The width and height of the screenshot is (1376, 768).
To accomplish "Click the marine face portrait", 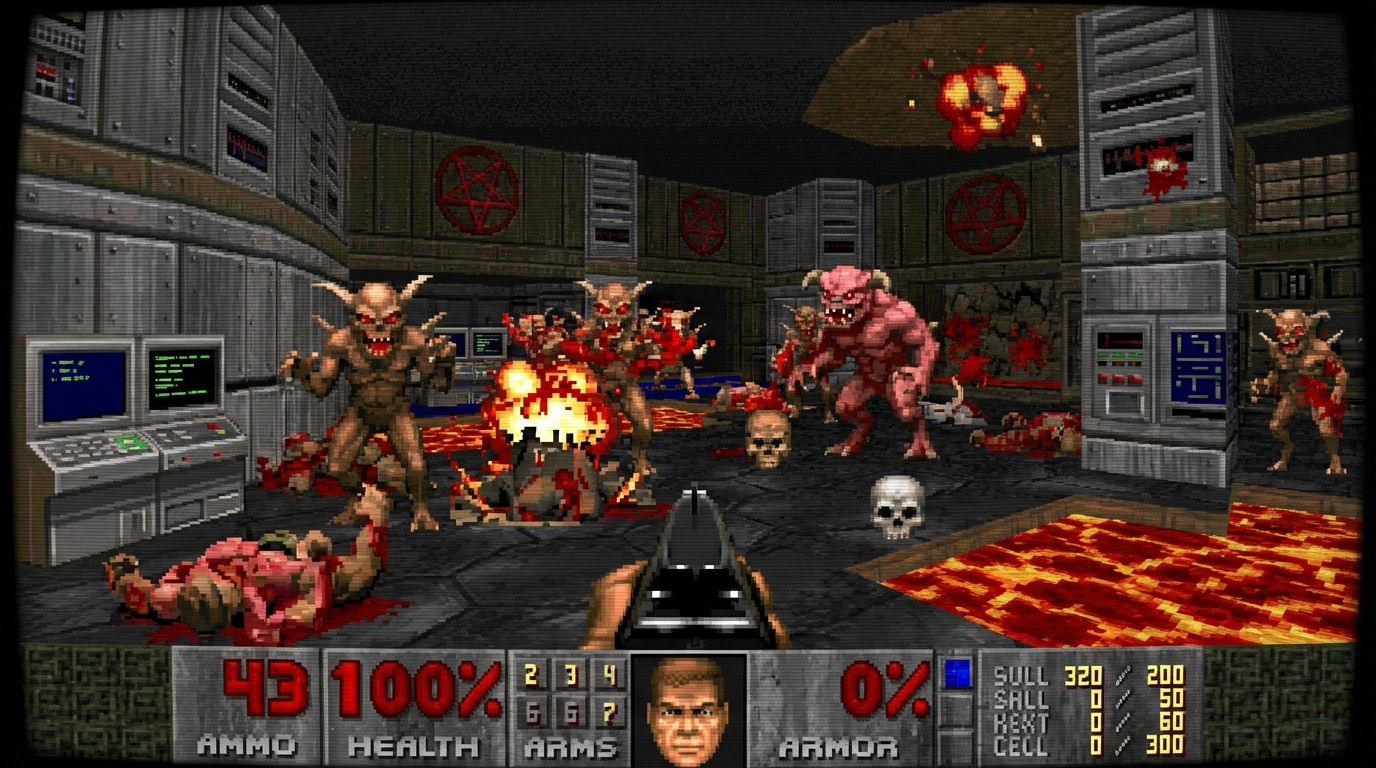I will point(688,709).
